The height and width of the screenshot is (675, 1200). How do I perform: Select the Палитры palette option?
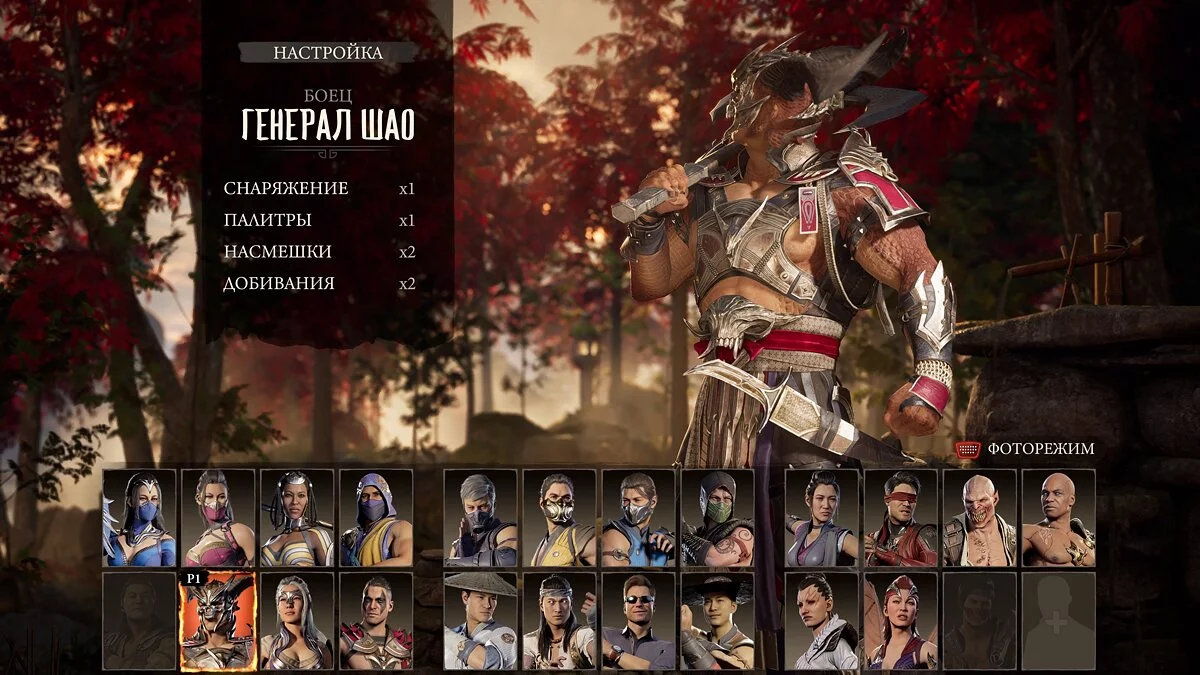pos(268,220)
